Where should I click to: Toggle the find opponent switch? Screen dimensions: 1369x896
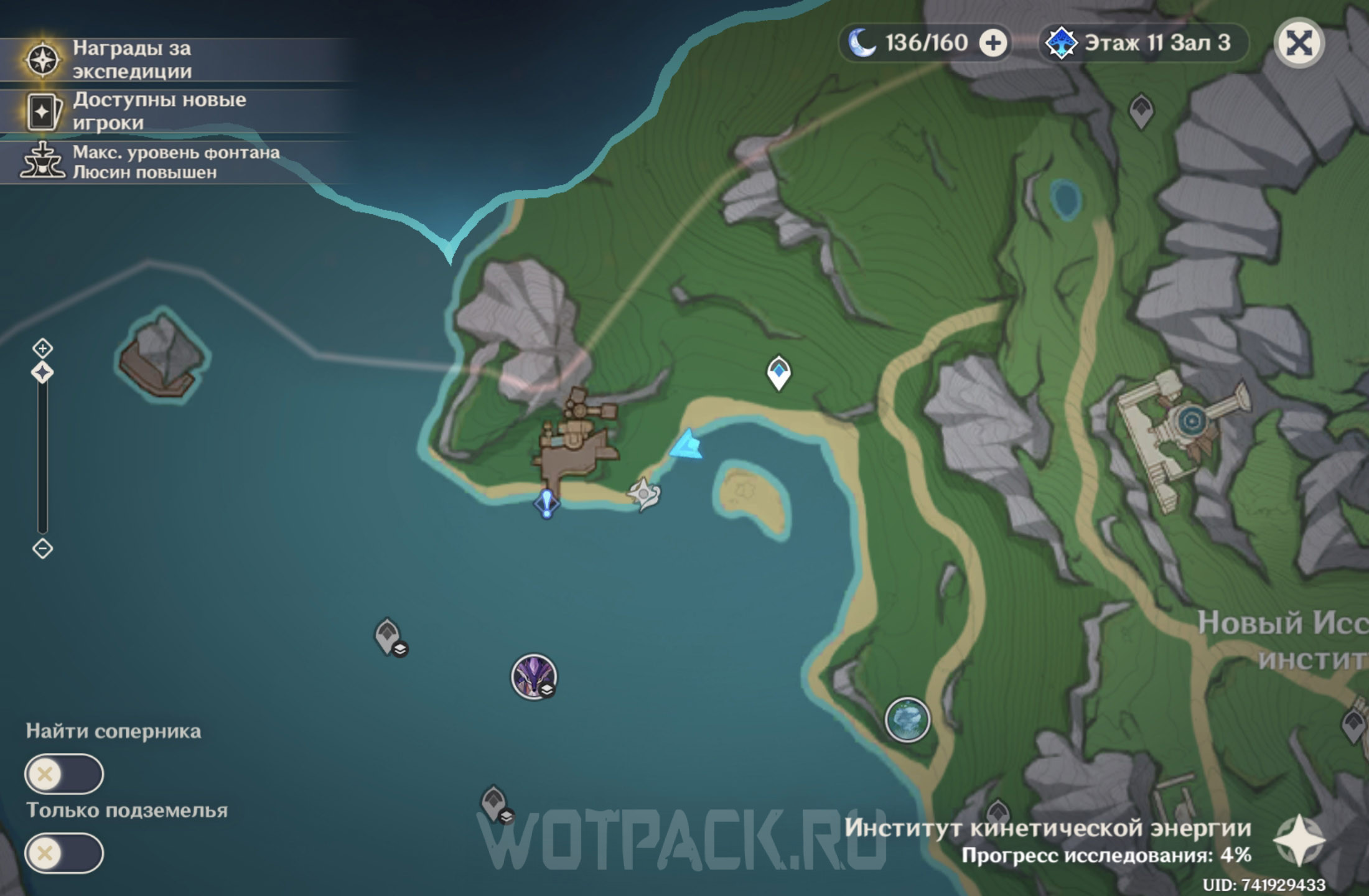(x=63, y=774)
